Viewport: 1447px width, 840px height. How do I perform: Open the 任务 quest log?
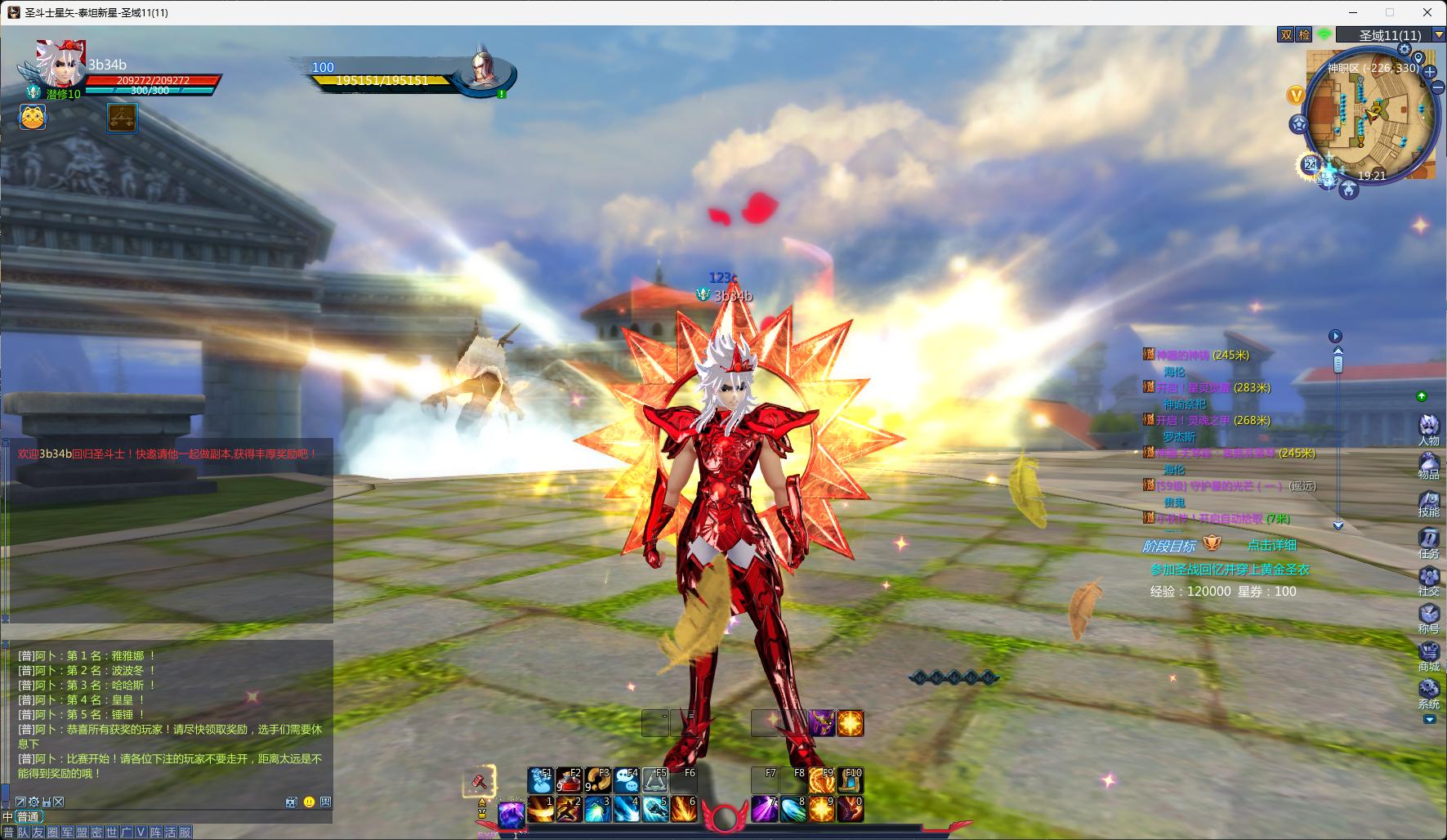tap(1428, 540)
